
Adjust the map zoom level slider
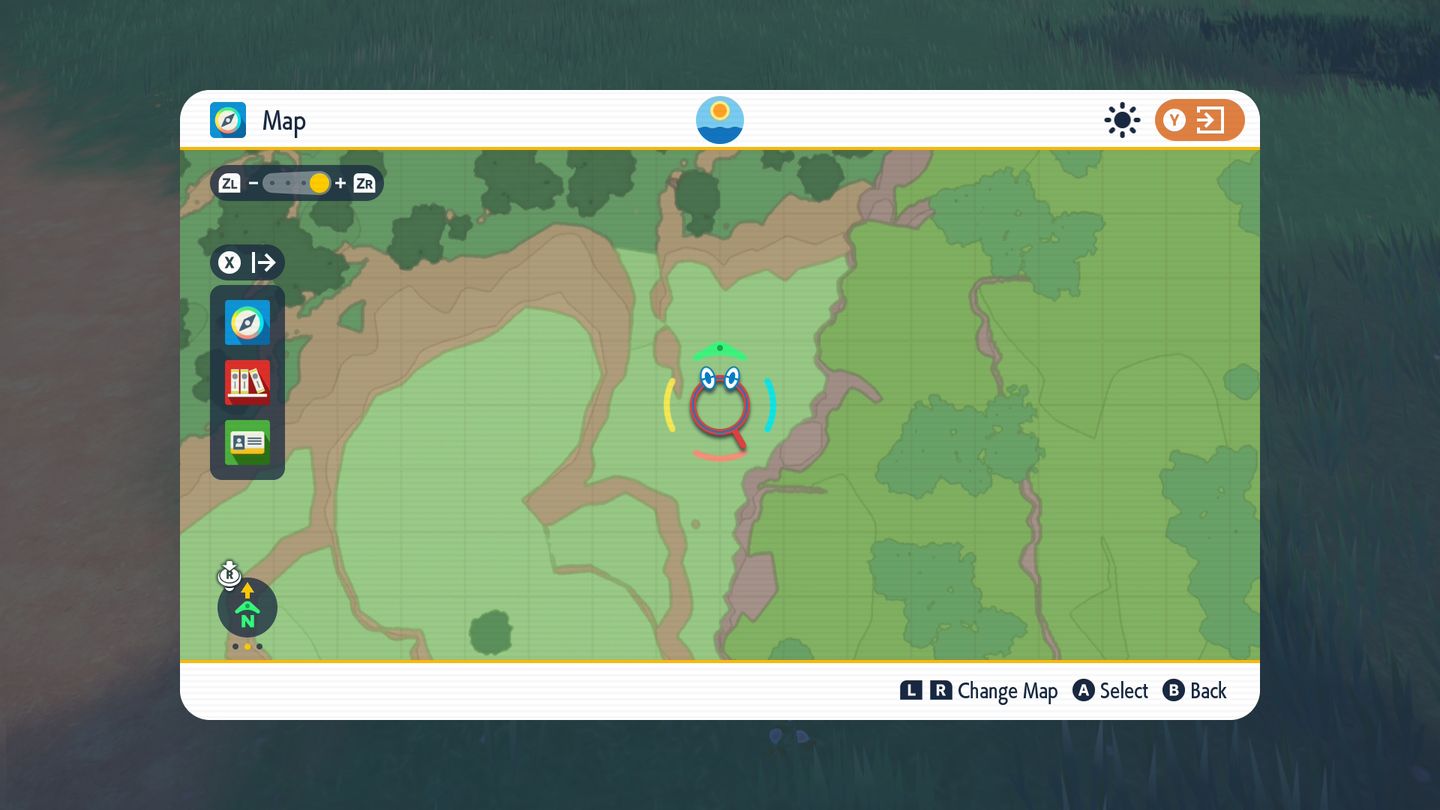(x=297, y=183)
